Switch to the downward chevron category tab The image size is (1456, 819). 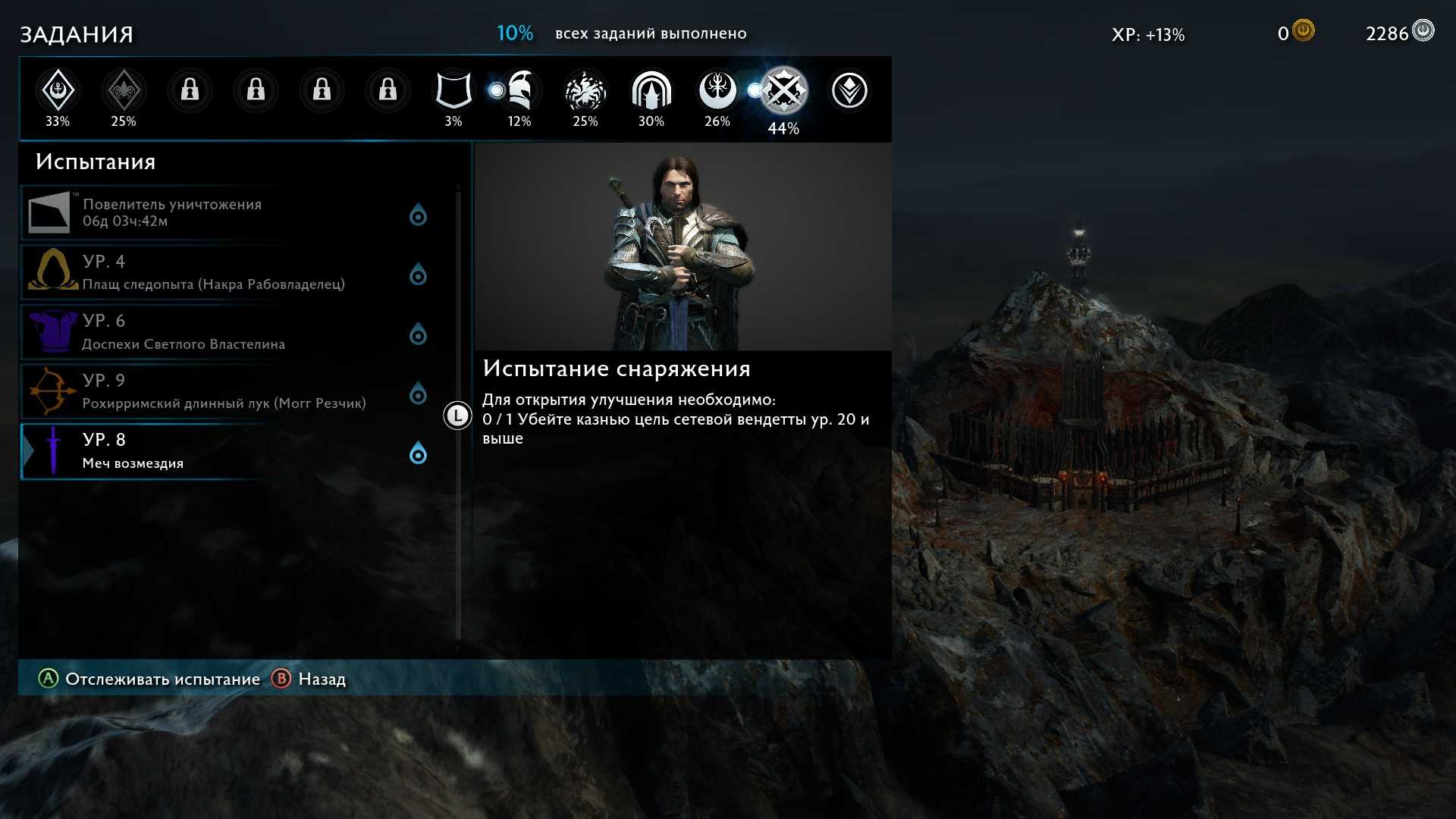click(849, 91)
